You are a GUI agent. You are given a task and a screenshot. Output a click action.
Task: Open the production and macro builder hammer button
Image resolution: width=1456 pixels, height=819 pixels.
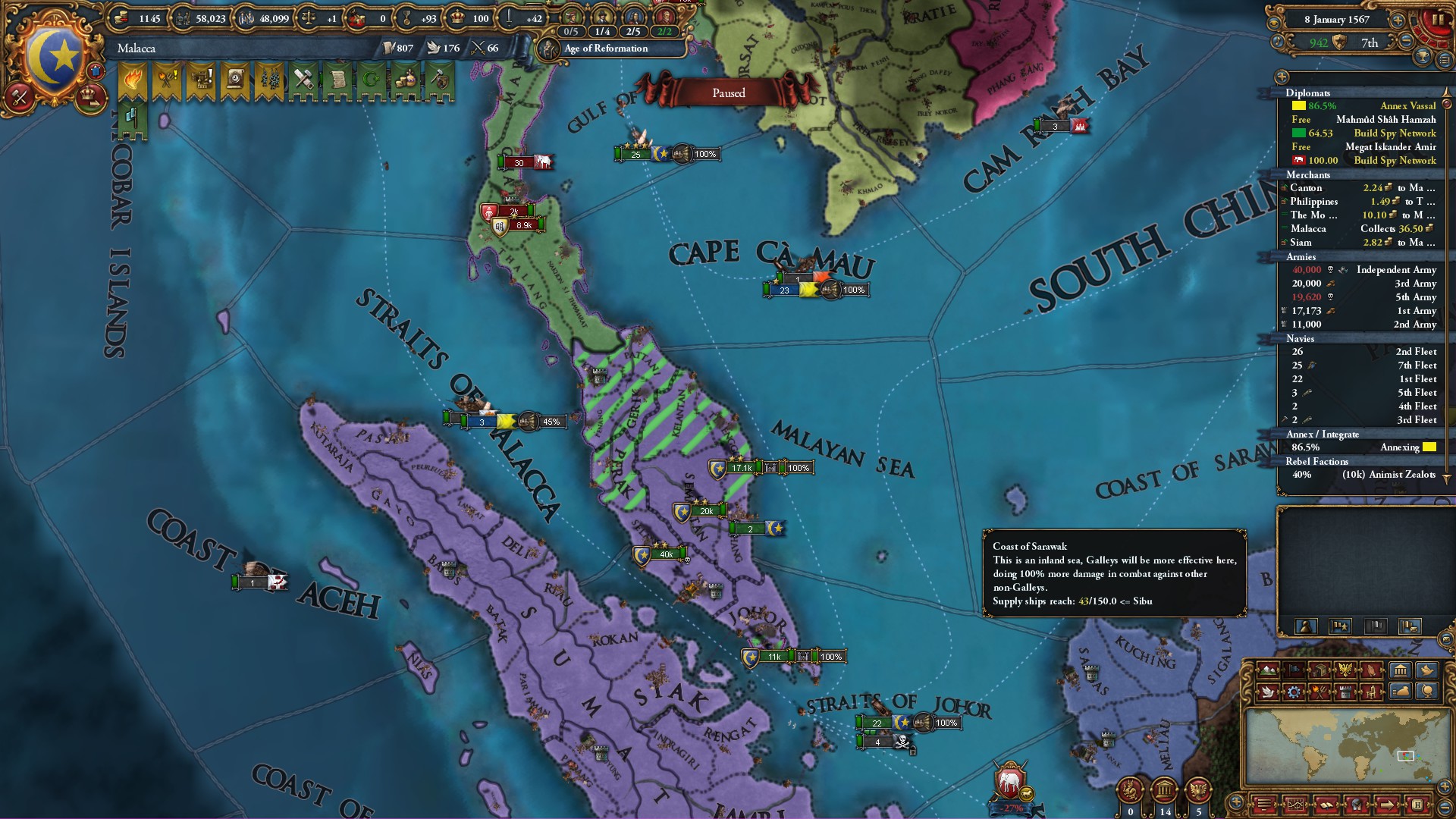[x=20, y=96]
